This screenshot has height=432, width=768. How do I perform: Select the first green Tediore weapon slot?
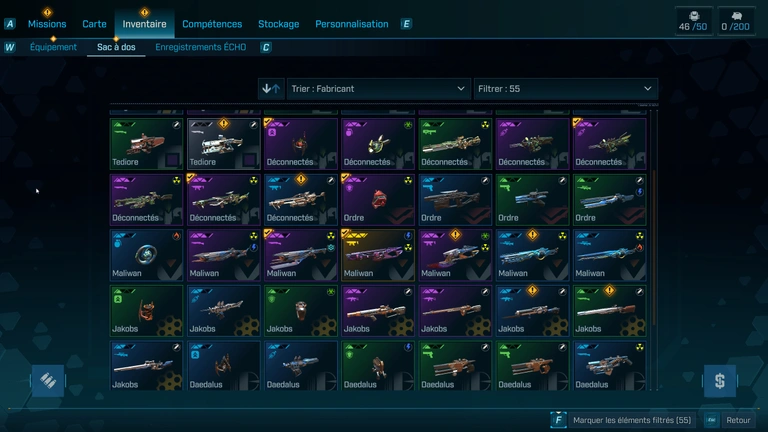coord(146,144)
